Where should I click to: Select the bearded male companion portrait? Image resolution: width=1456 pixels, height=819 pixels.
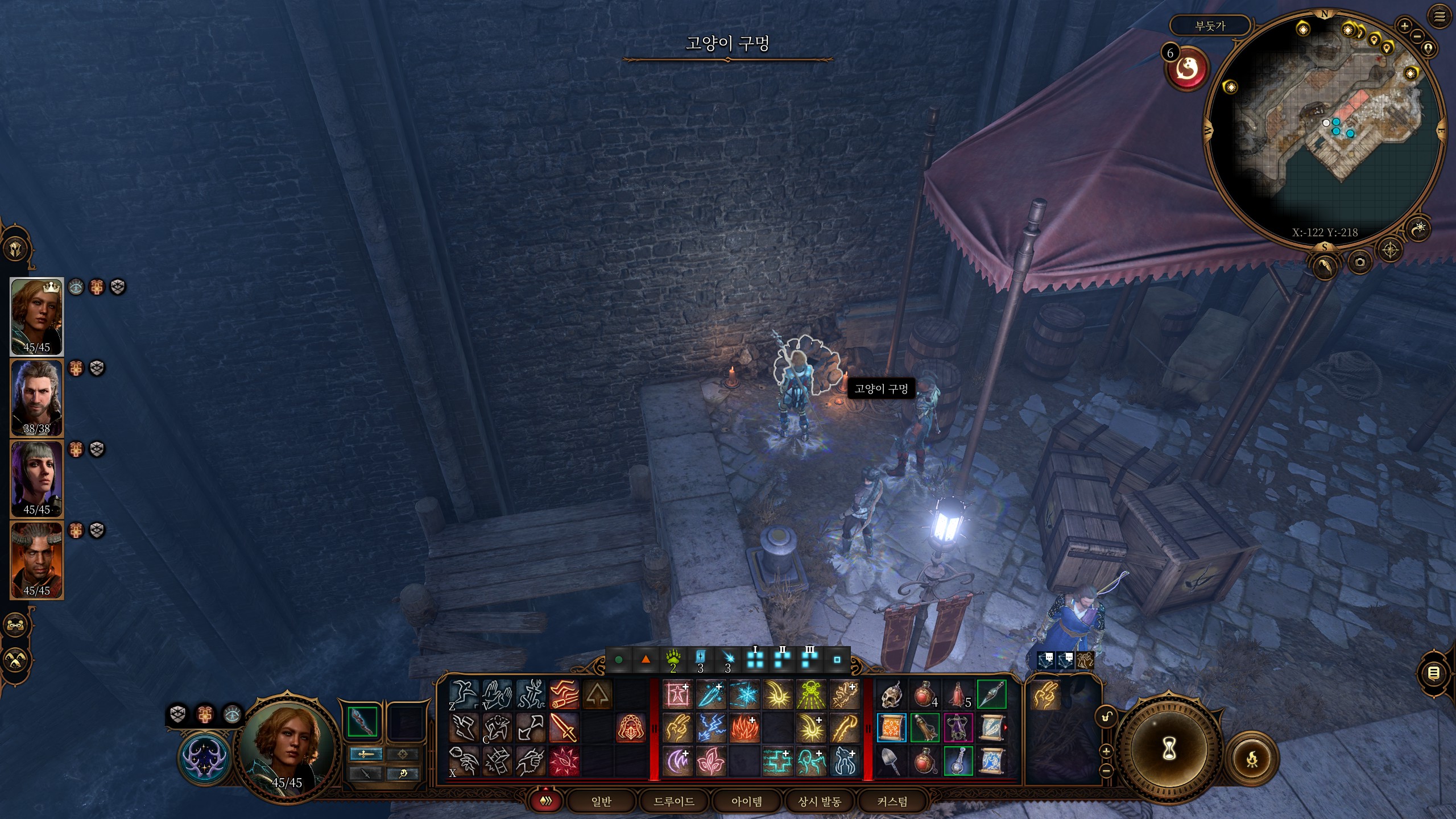pos(36,398)
